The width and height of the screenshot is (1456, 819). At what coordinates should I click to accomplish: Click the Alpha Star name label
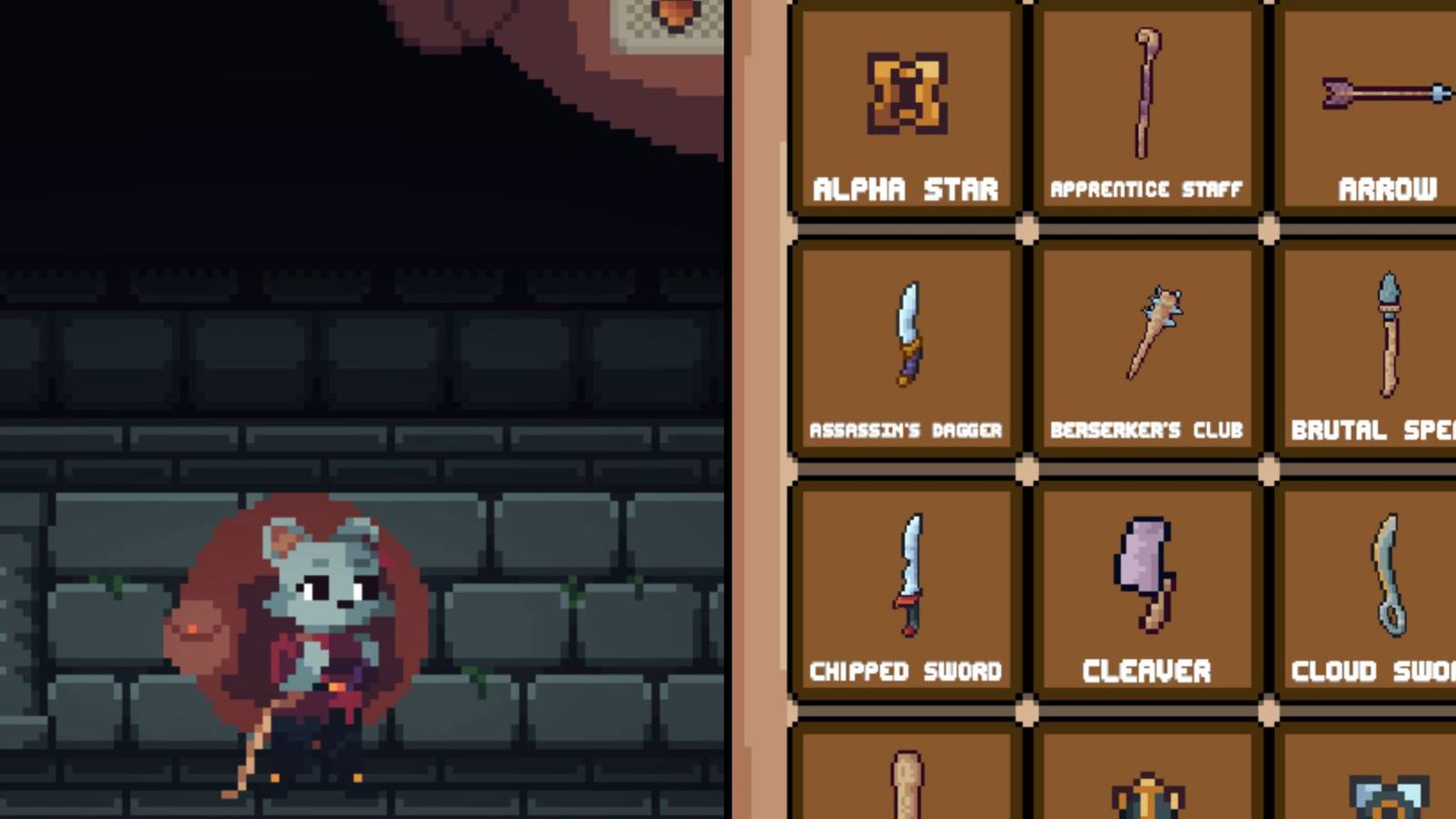coord(905,189)
